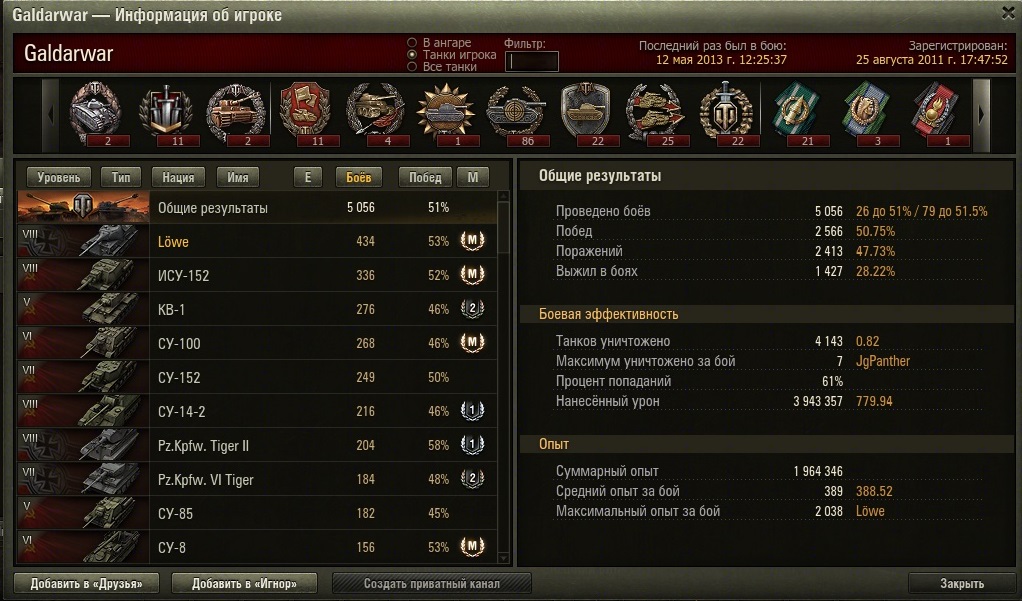Select the Löwe tank row
The image size is (1022, 601).
point(257,242)
